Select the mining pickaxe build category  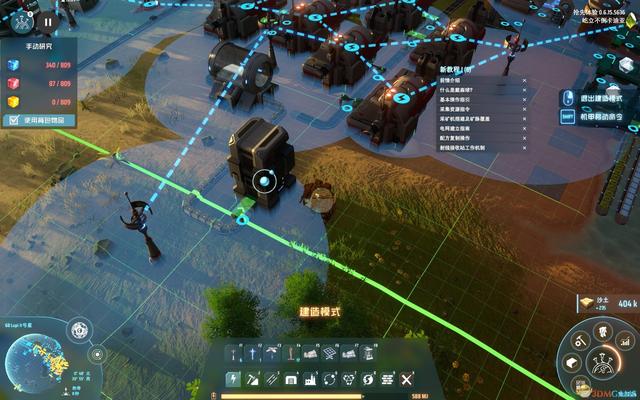[252, 380]
